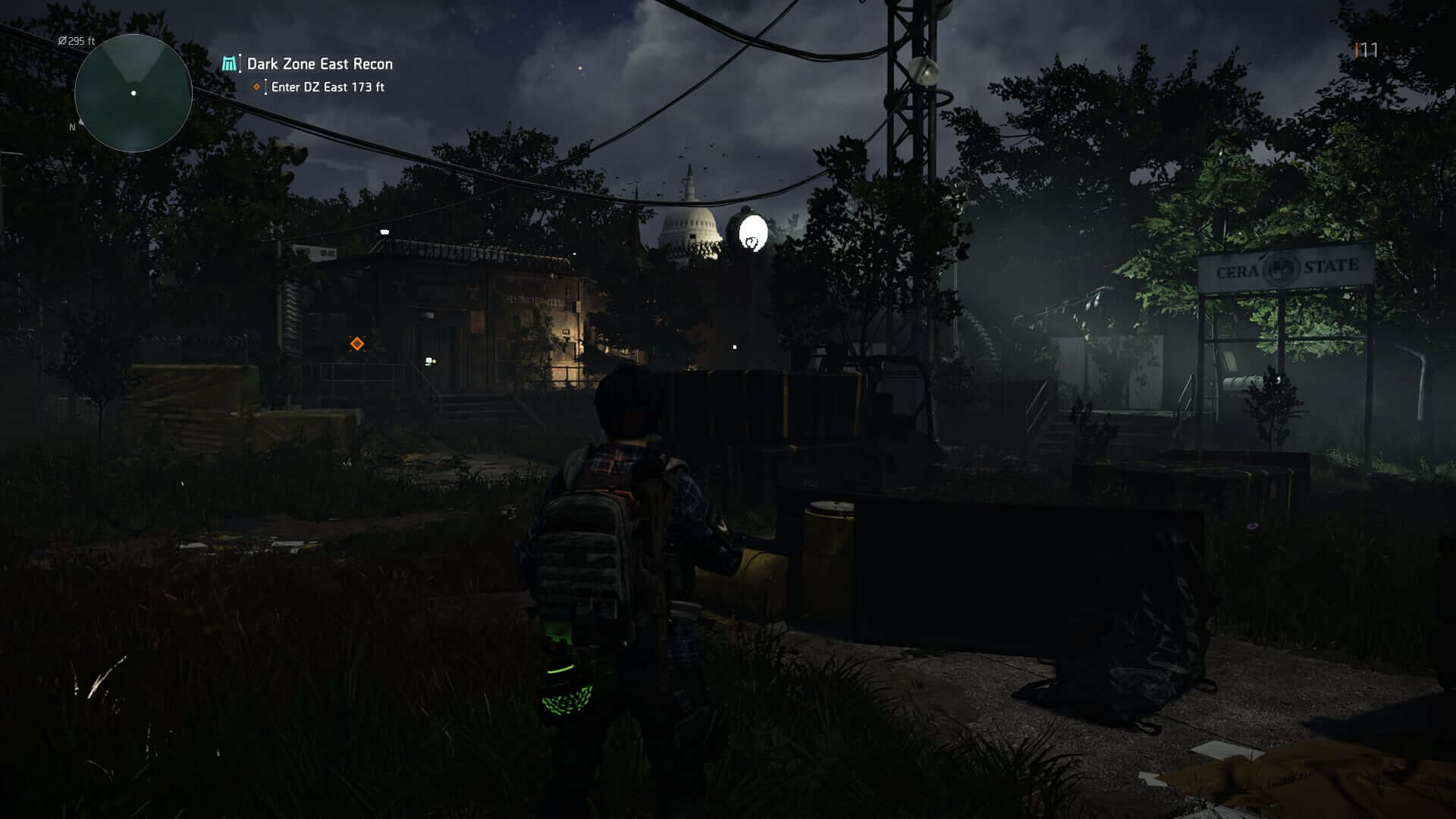Viewport: 1456px width, 819px height.
Task: Click the Dark Zone gate mission icon
Action: 229,64
